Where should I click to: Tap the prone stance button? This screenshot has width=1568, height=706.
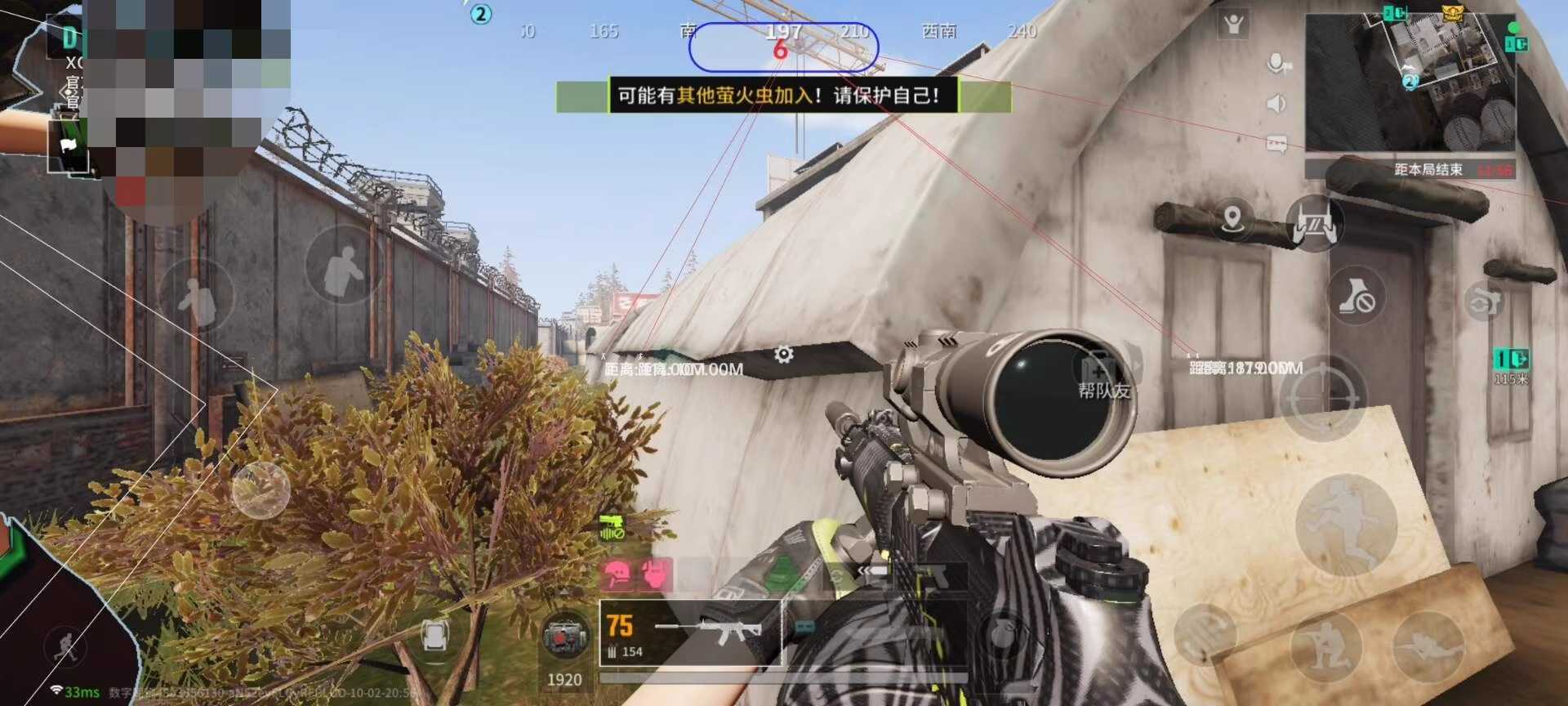(x=1428, y=647)
